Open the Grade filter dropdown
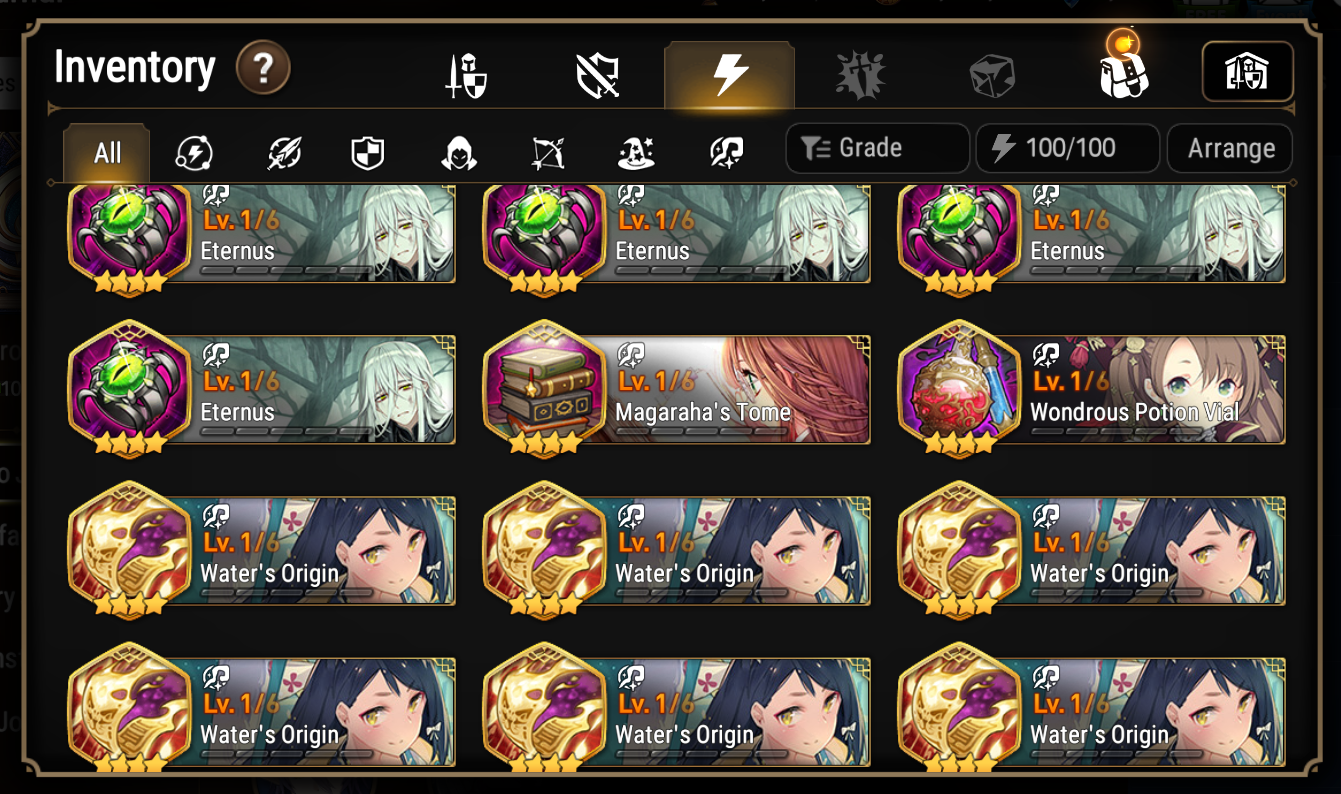1341x794 pixels. (x=877, y=147)
